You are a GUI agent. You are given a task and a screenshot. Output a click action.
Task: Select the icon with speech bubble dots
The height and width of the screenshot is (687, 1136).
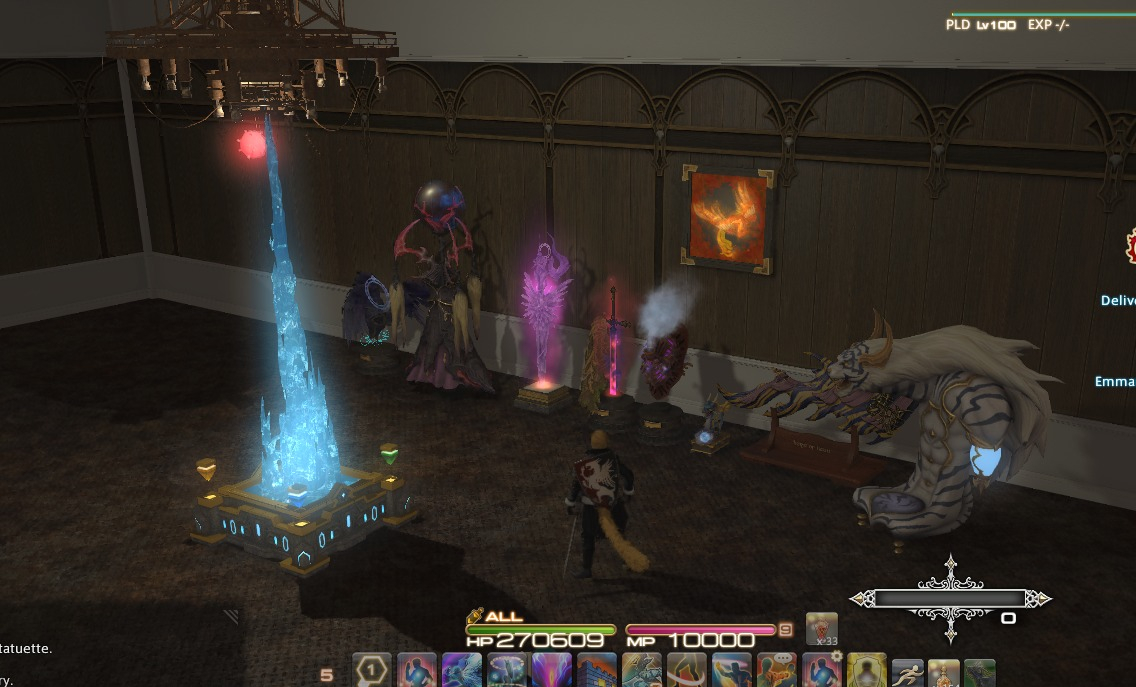pyautogui.click(x=776, y=672)
